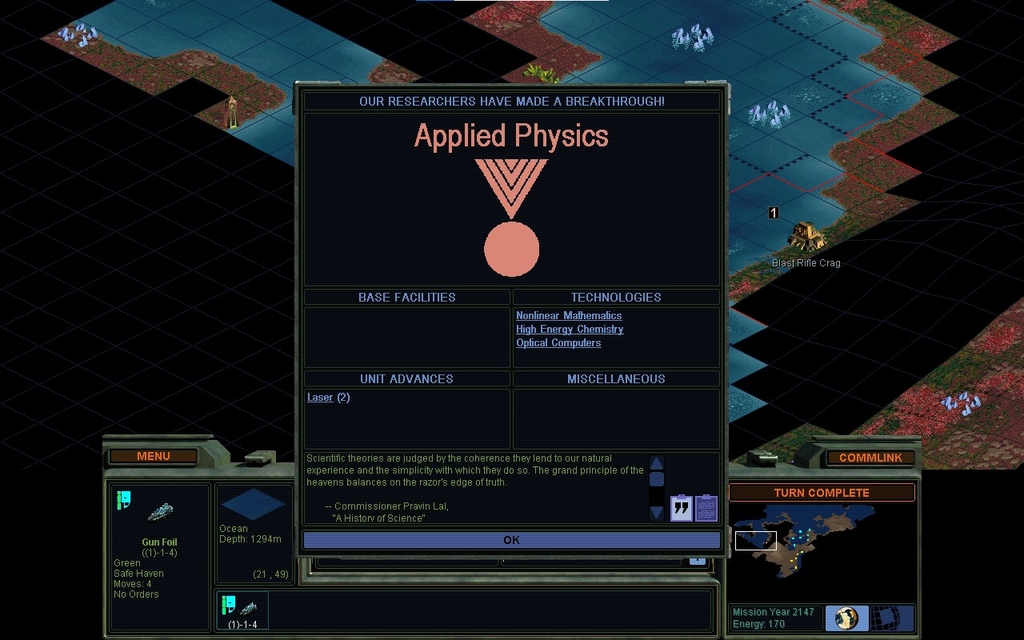Image resolution: width=1024 pixels, height=640 pixels.
Task: Select the datasheet grid clipboard icon
Action: coord(706,508)
